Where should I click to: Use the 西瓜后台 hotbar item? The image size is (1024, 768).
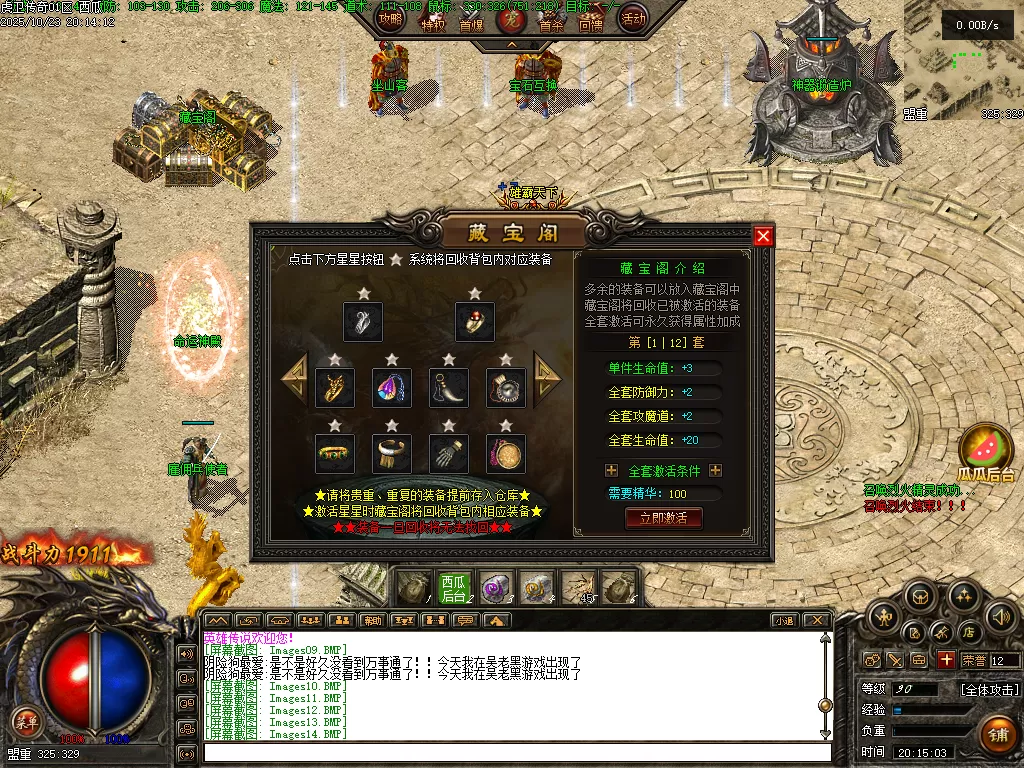point(453,588)
